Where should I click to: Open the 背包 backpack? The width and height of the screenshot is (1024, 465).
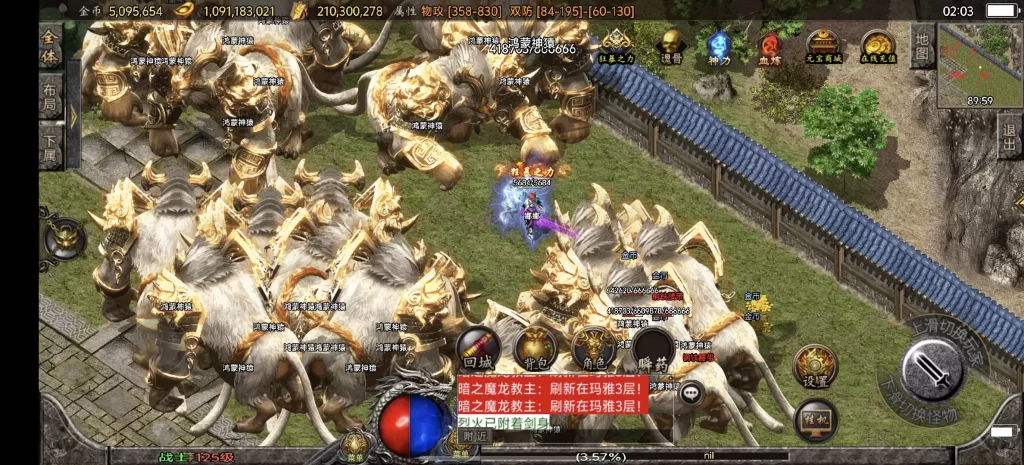[536, 350]
